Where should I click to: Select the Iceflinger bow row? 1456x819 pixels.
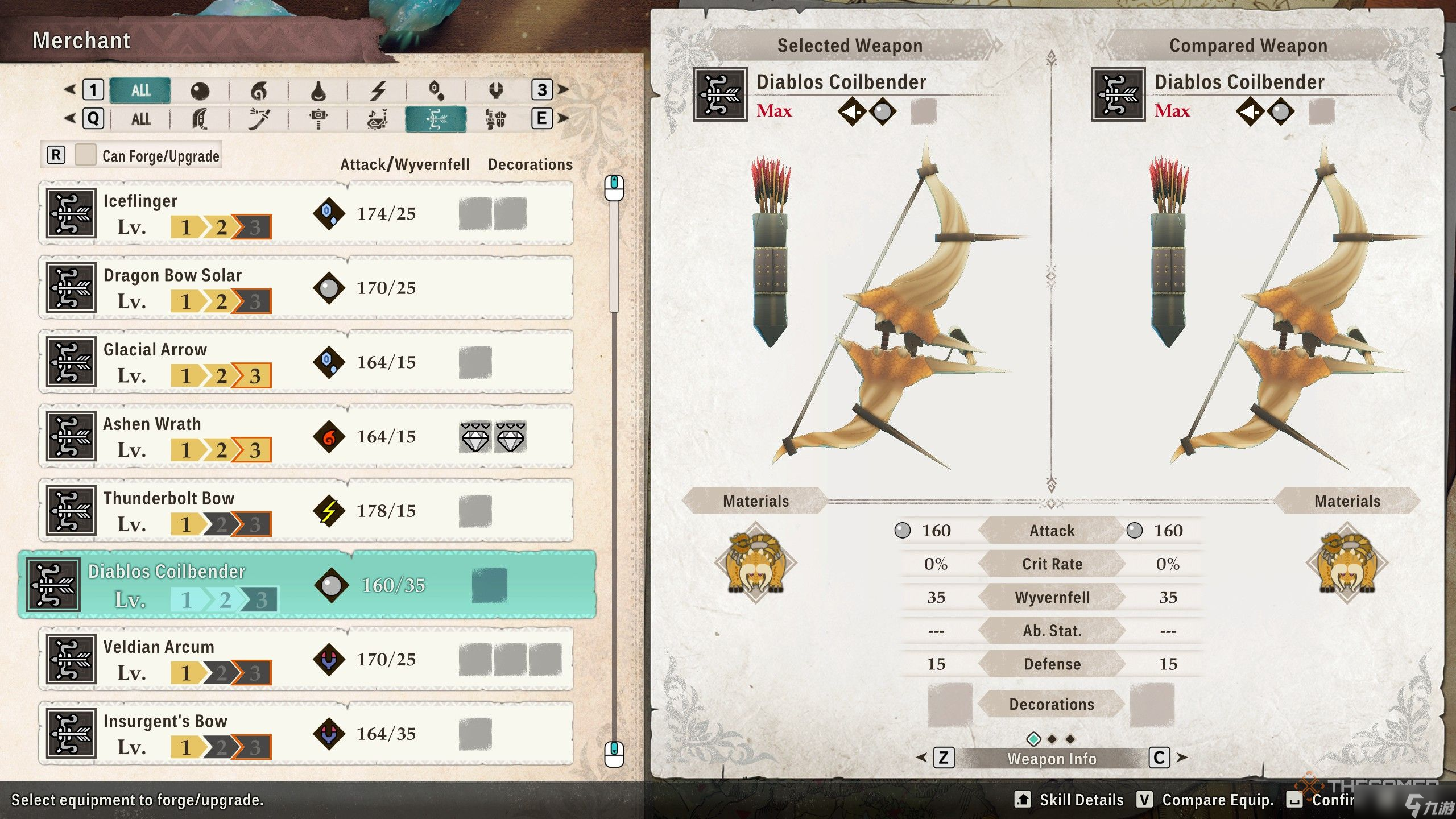(x=306, y=214)
